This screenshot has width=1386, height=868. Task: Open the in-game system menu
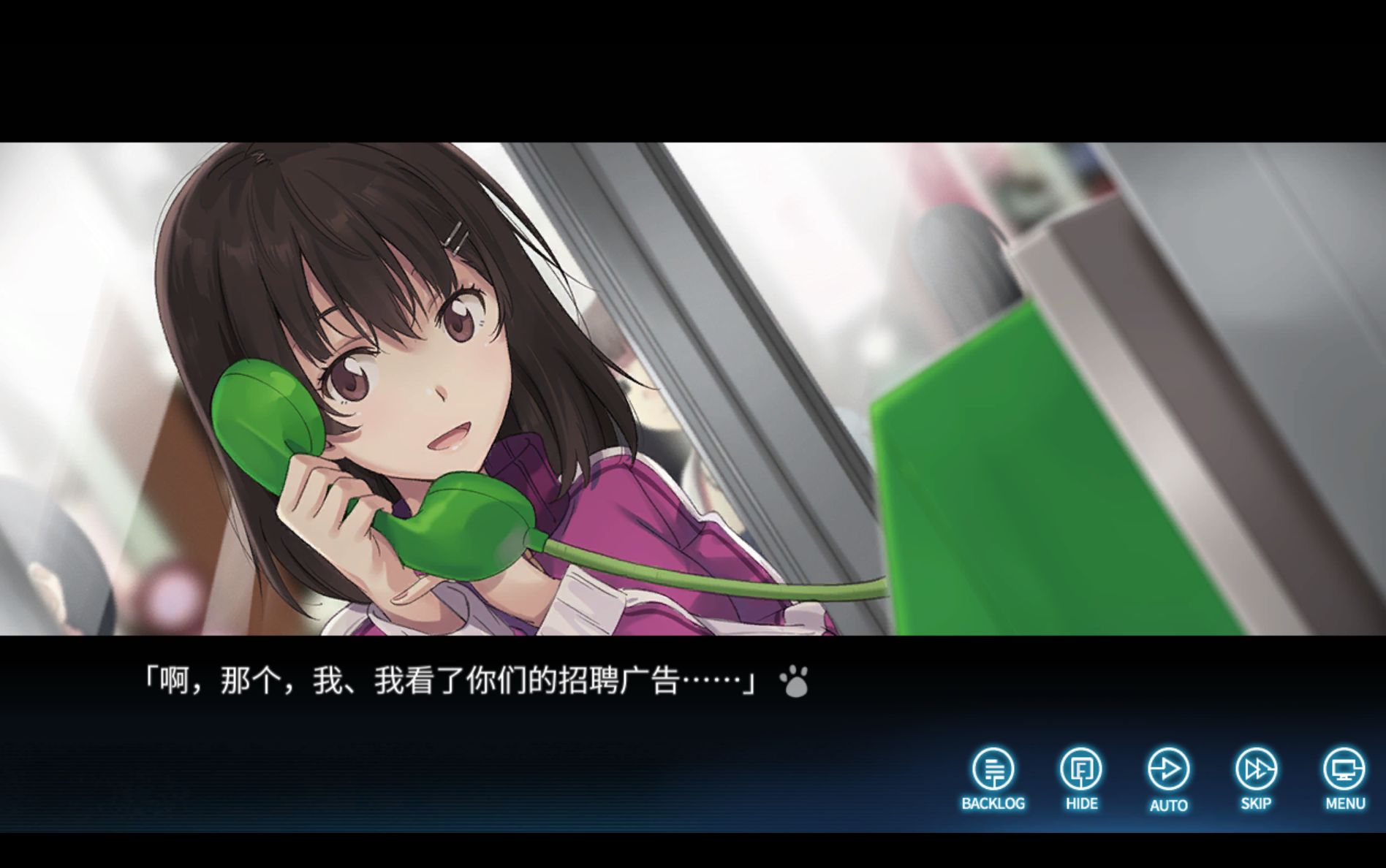[1344, 768]
